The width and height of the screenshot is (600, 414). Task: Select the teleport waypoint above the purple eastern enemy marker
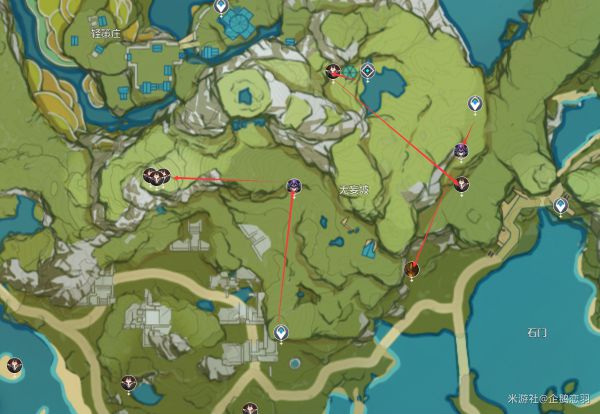474,104
